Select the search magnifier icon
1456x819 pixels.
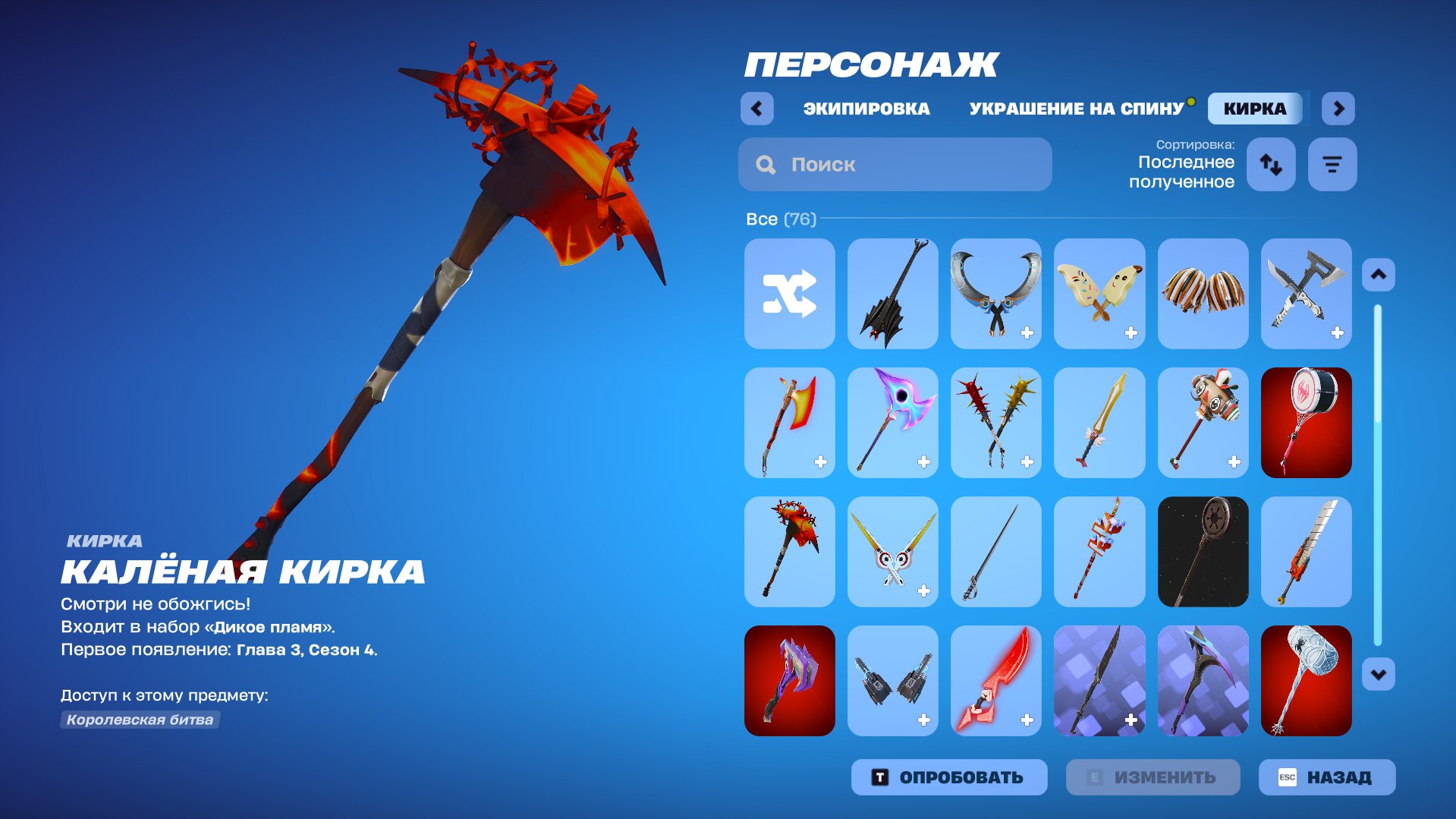pos(766,164)
